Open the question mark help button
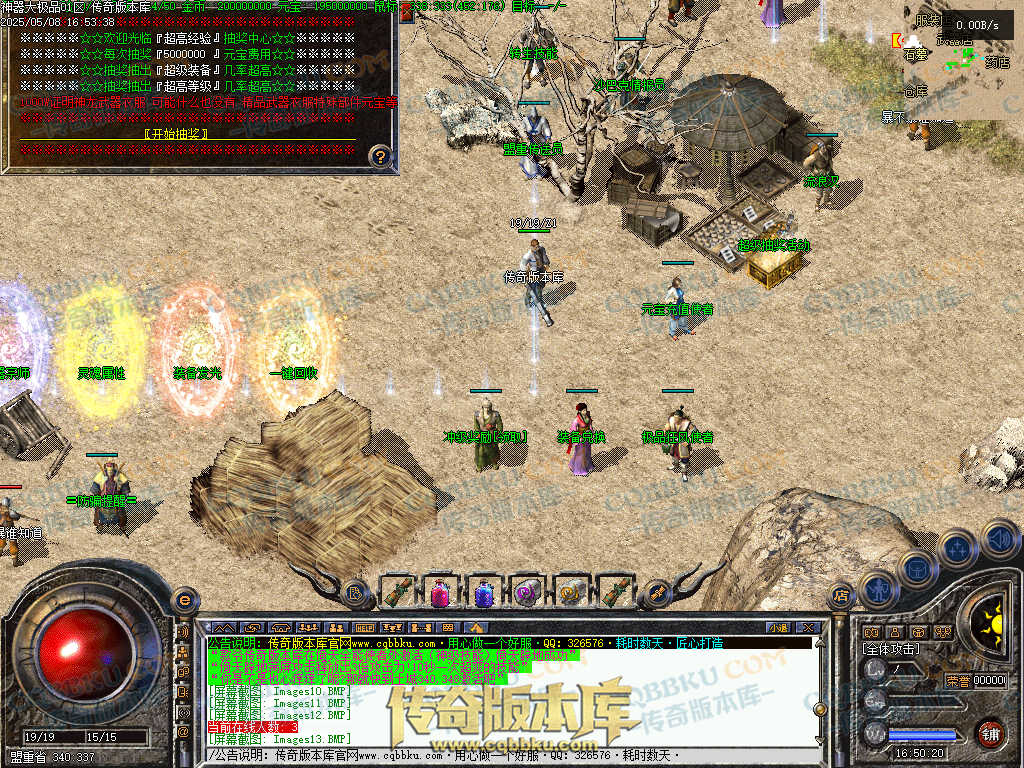This screenshot has height=768, width=1024. pyautogui.click(x=380, y=155)
